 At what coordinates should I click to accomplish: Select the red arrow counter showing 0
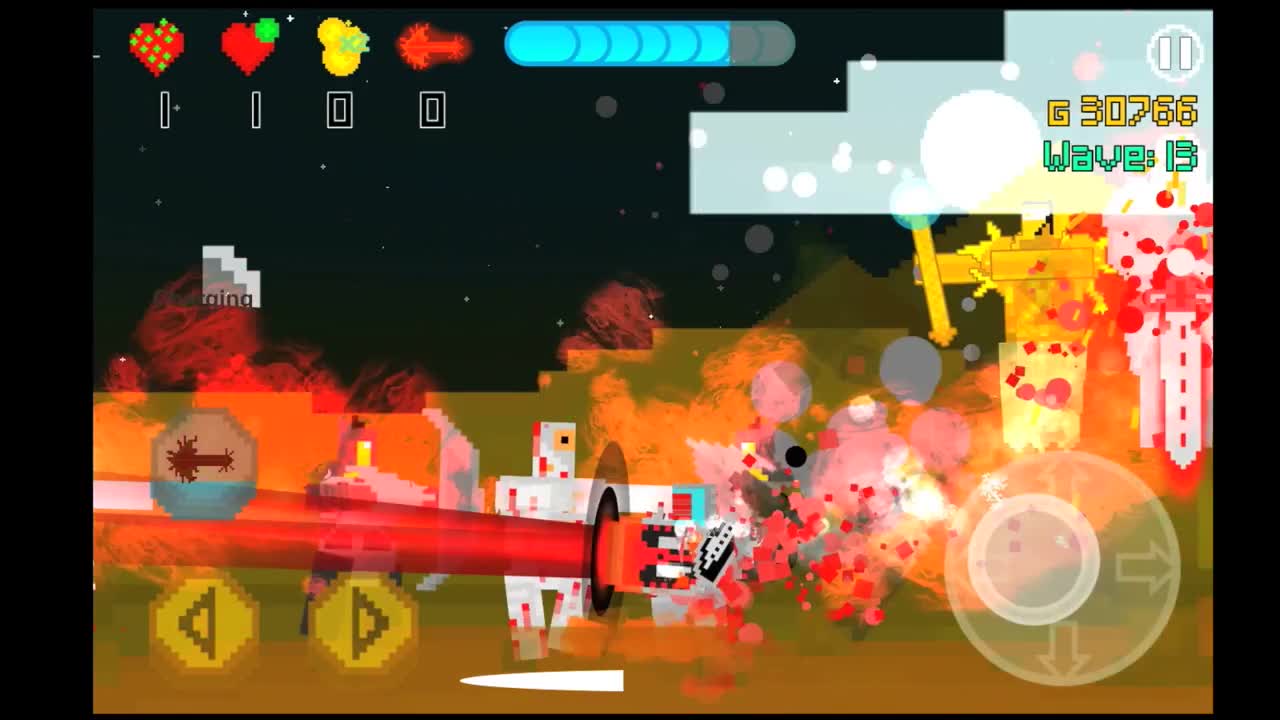tap(432, 112)
